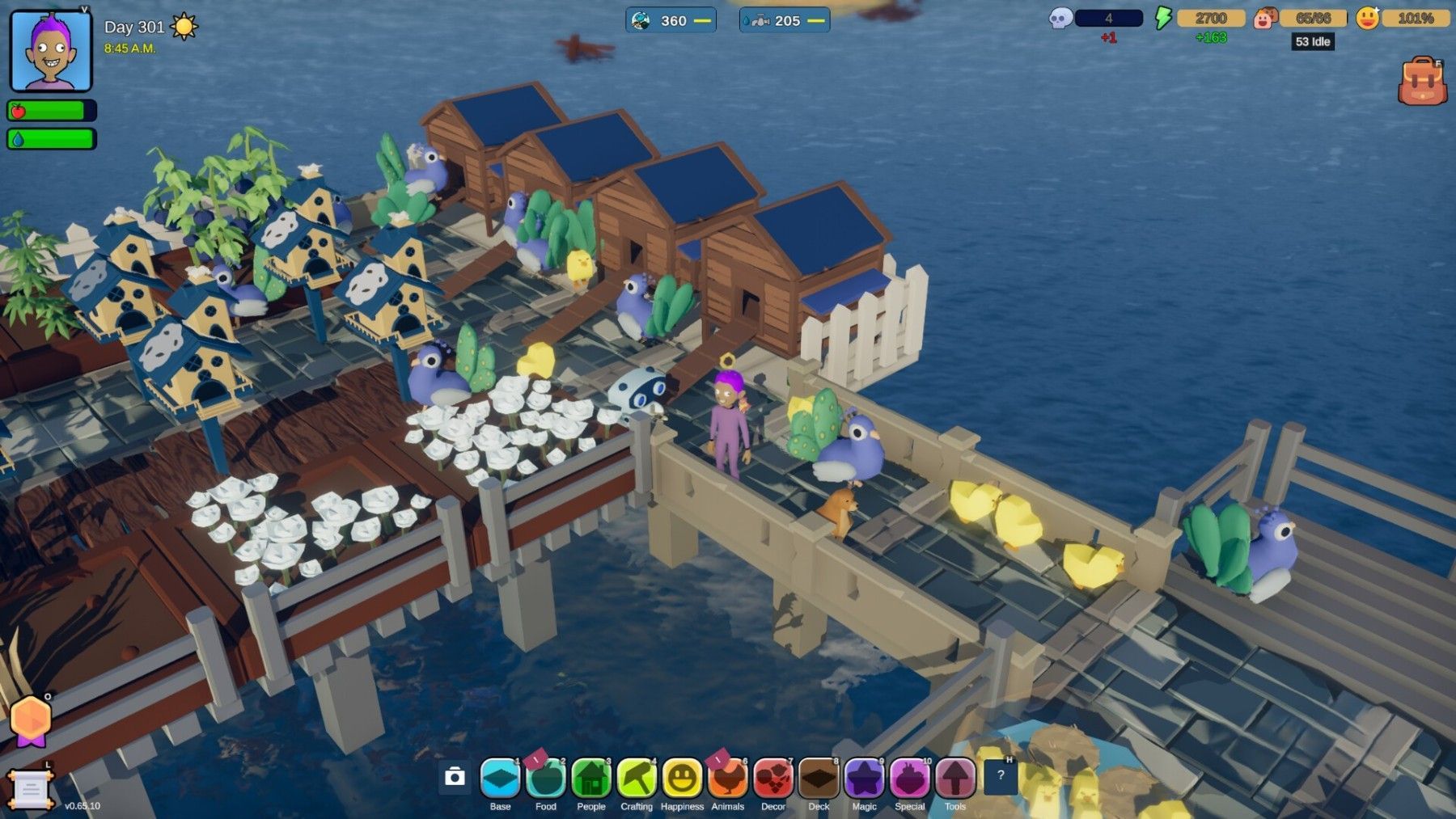Choose the Deck build category
Image resolution: width=1456 pixels, height=819 pixels.
[x=819, y=779]
